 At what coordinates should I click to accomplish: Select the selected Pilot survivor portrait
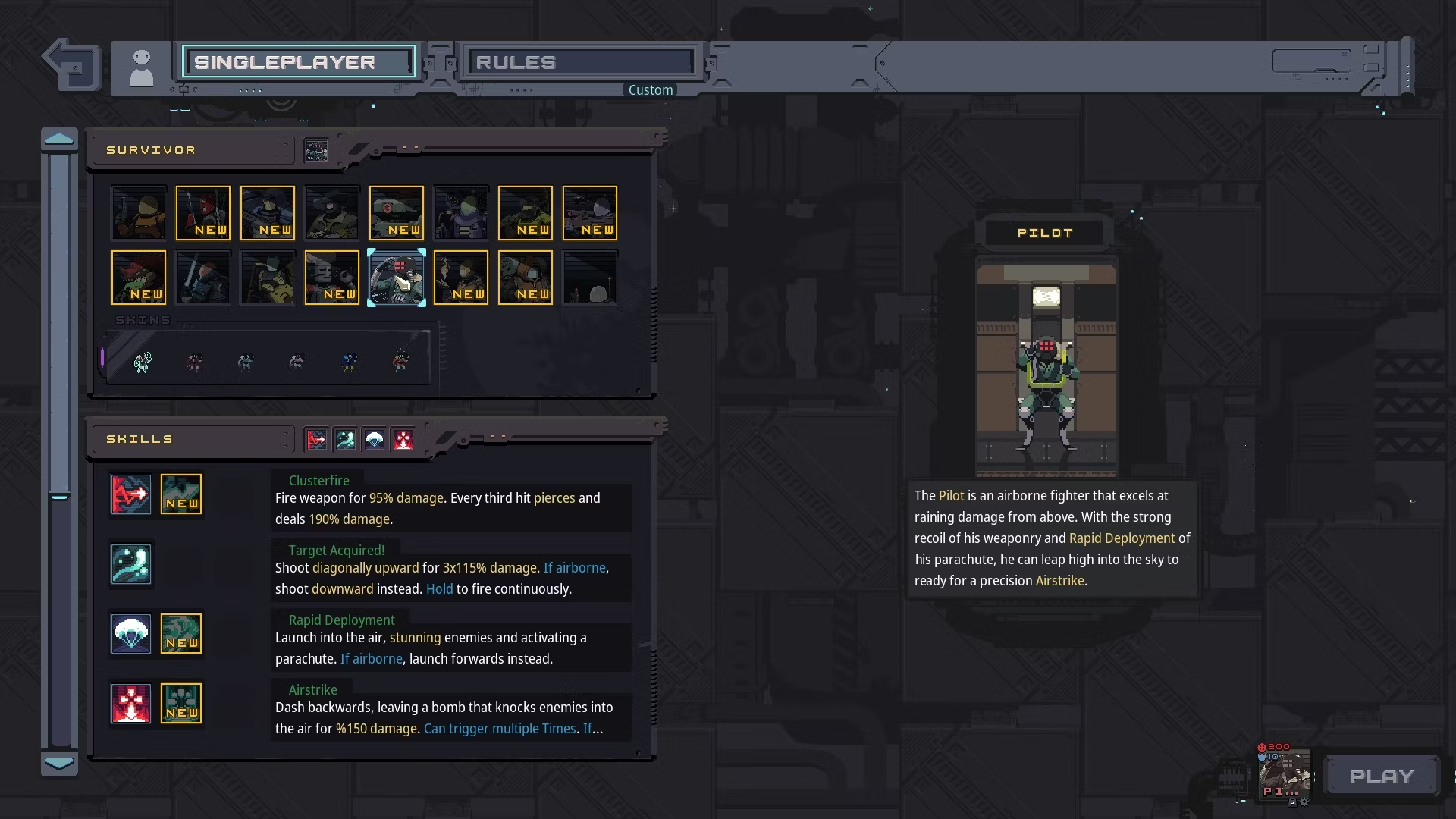(x=397, y=278)
